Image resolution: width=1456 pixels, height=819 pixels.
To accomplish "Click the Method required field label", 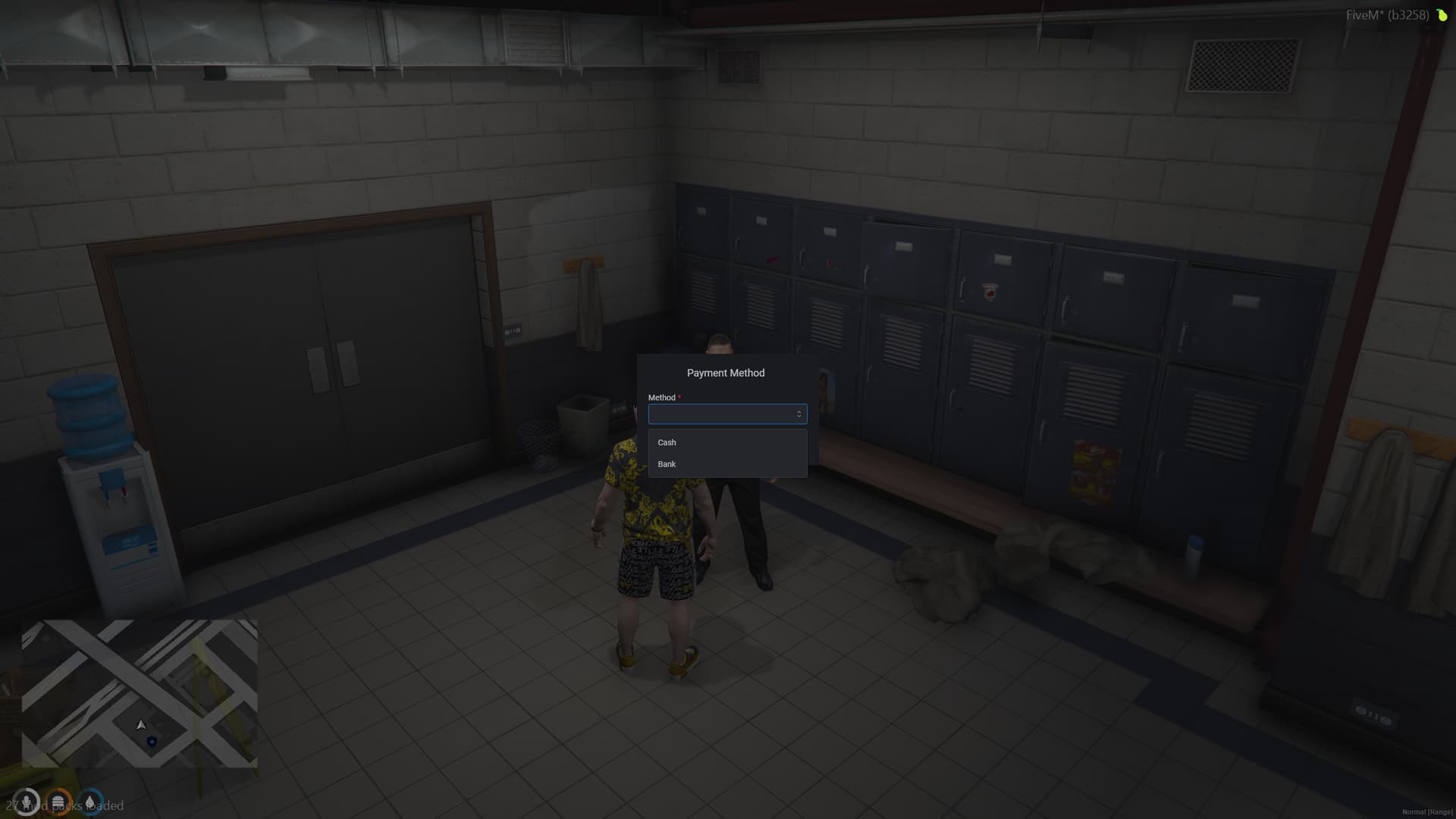I will tap(661, 397).
